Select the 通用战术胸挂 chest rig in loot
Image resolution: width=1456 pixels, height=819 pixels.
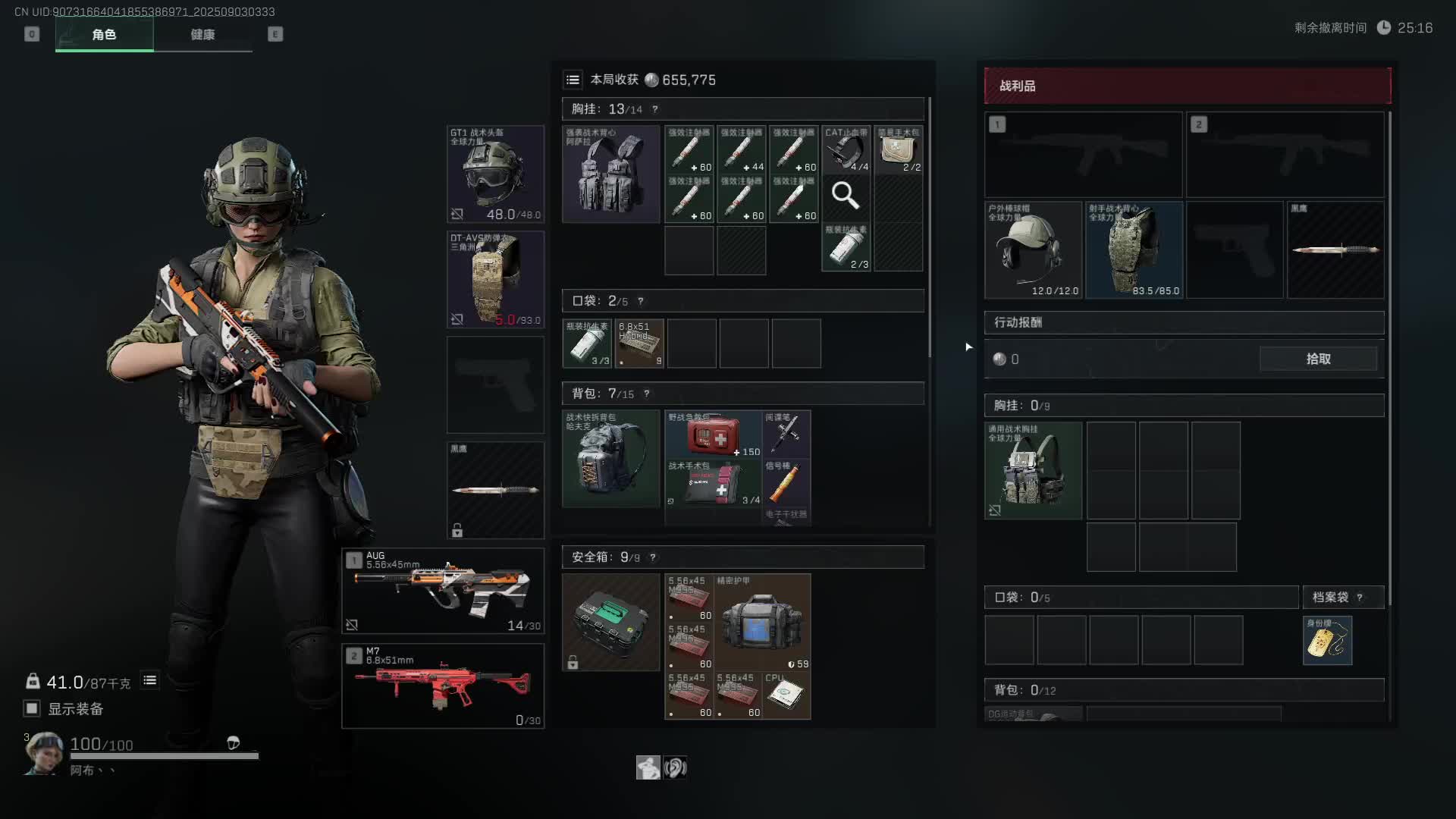[1033, 471]
